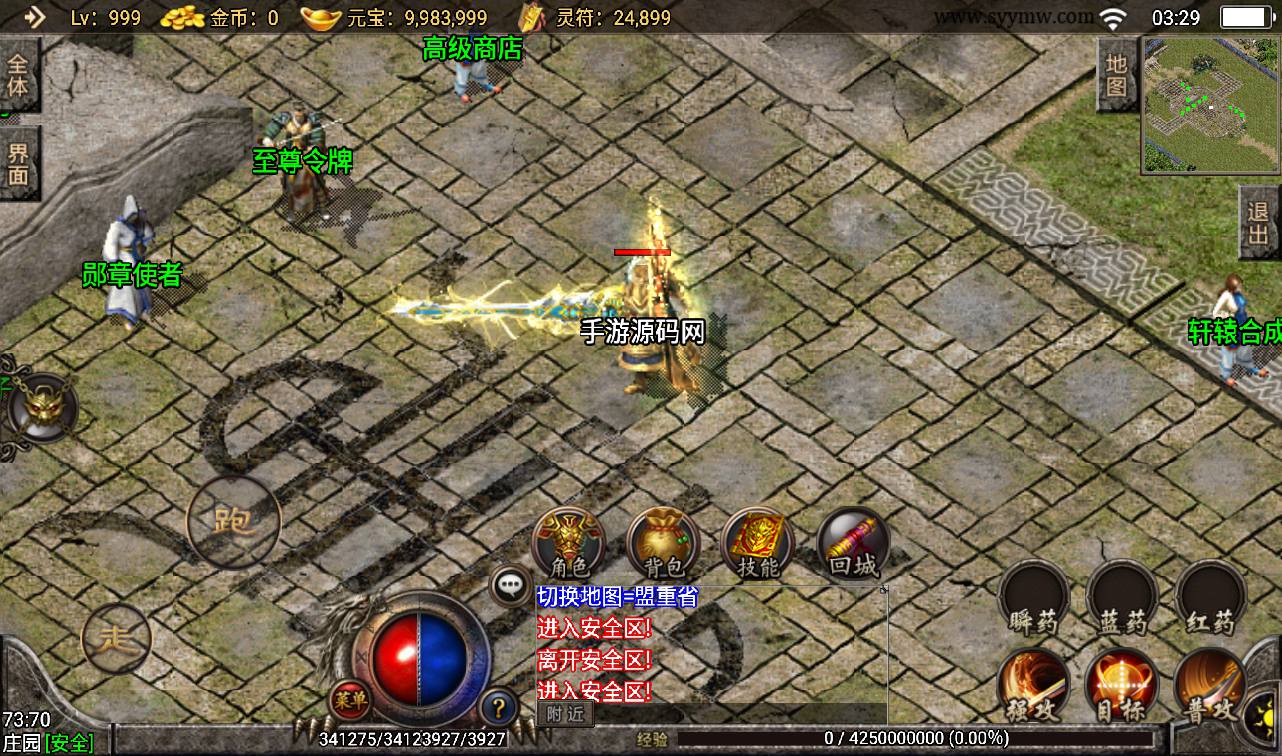Viewport: 1282px width, 756px height.
Task: Open the question mark help button
Action: 498,707
